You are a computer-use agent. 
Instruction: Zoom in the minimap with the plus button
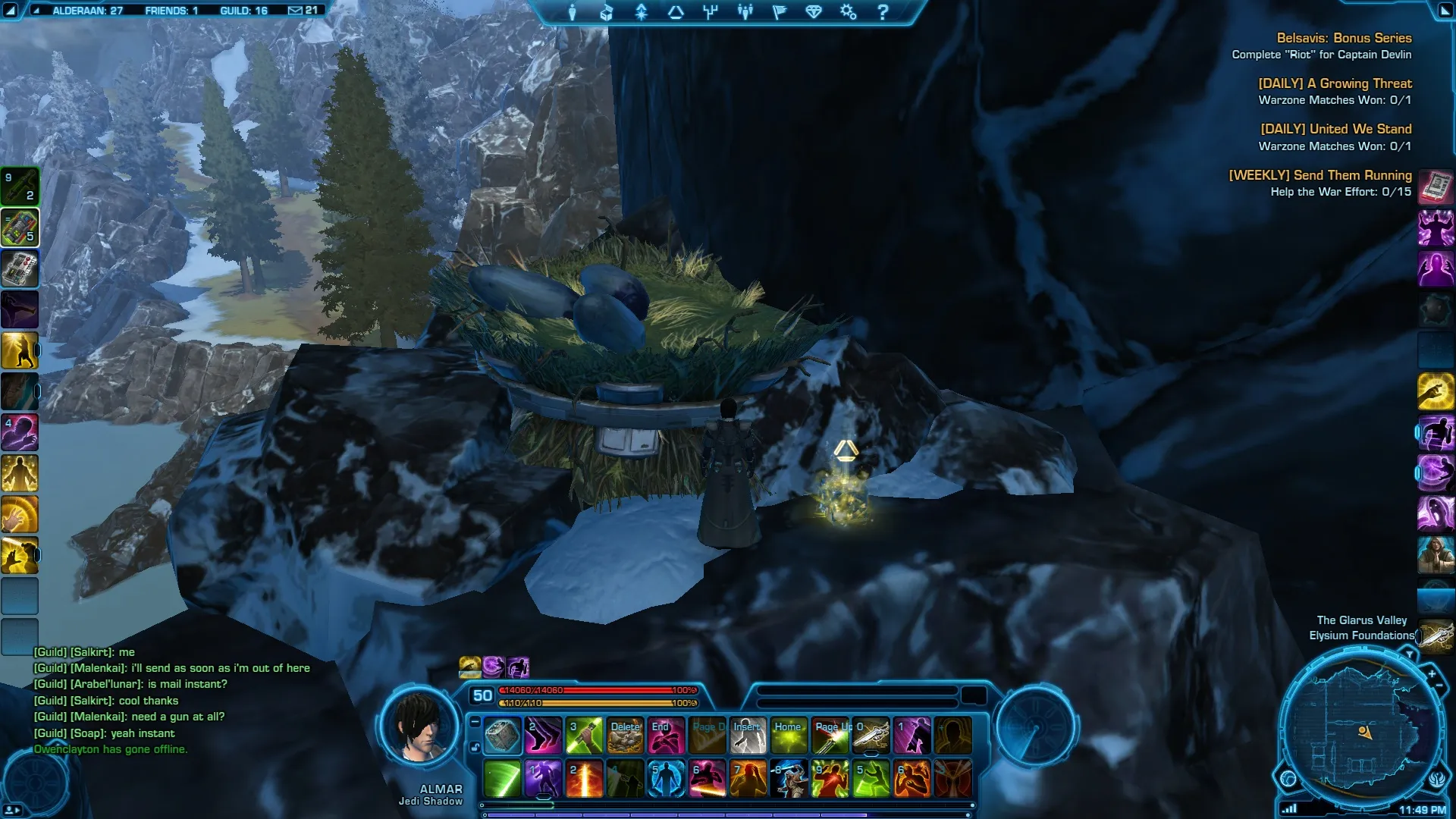pos(1432,673)
